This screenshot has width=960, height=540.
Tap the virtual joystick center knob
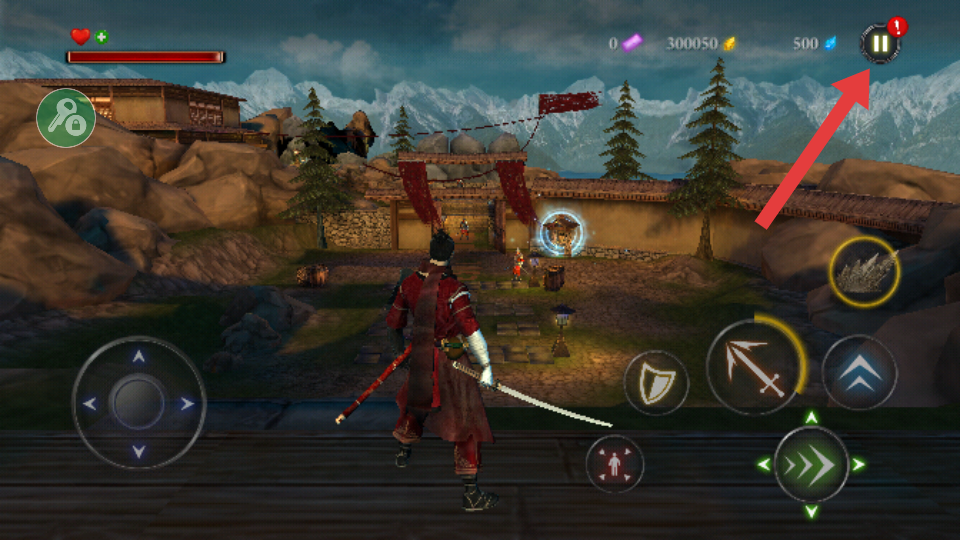click(138, 403)
